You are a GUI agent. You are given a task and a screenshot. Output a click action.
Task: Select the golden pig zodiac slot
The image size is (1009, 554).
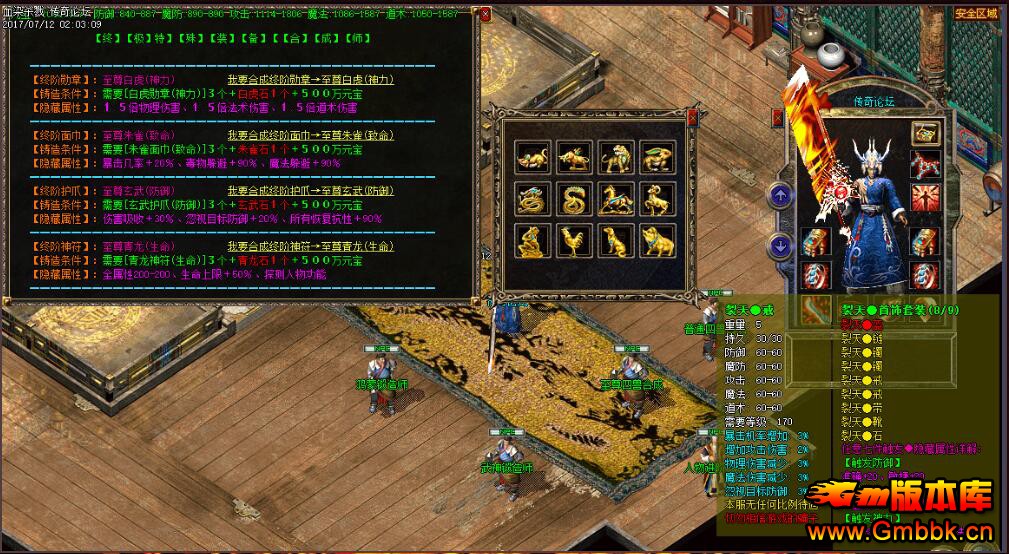pyautogui.click(x=656, y=241)
